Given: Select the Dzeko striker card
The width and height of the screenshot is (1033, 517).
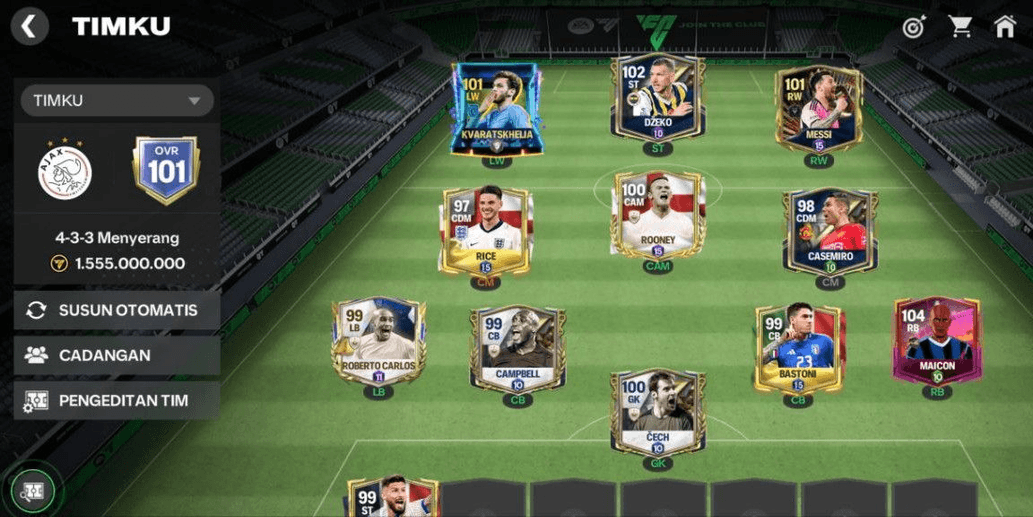Looking at the screenshot, I should tap(657, 100).
